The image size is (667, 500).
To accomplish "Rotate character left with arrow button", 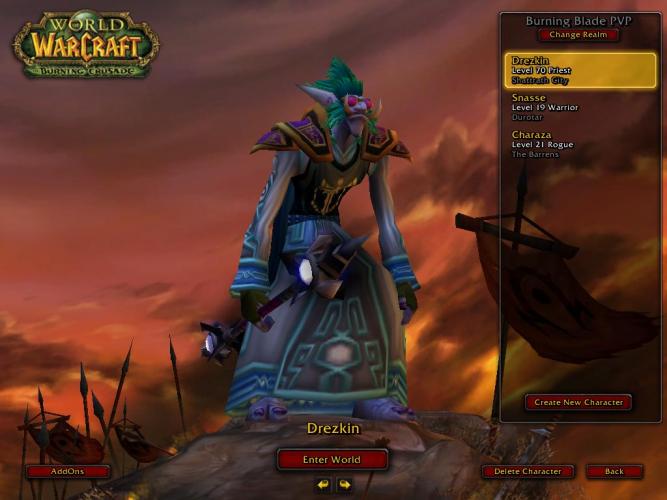I will click(x=323, y=485).
